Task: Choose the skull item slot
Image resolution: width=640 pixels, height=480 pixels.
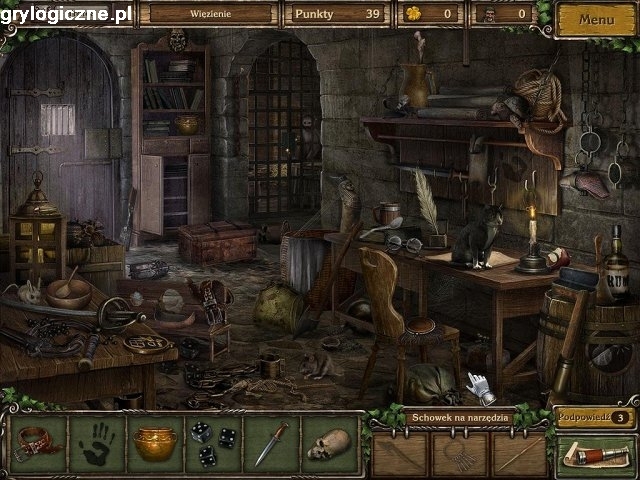Action: [x=329, y=443]
